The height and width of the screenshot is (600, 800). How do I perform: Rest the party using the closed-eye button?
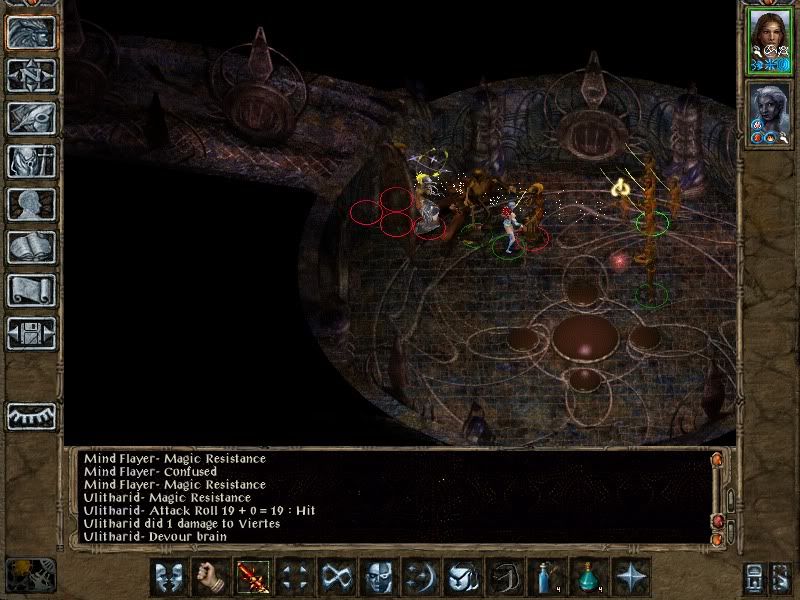(30, 416)
